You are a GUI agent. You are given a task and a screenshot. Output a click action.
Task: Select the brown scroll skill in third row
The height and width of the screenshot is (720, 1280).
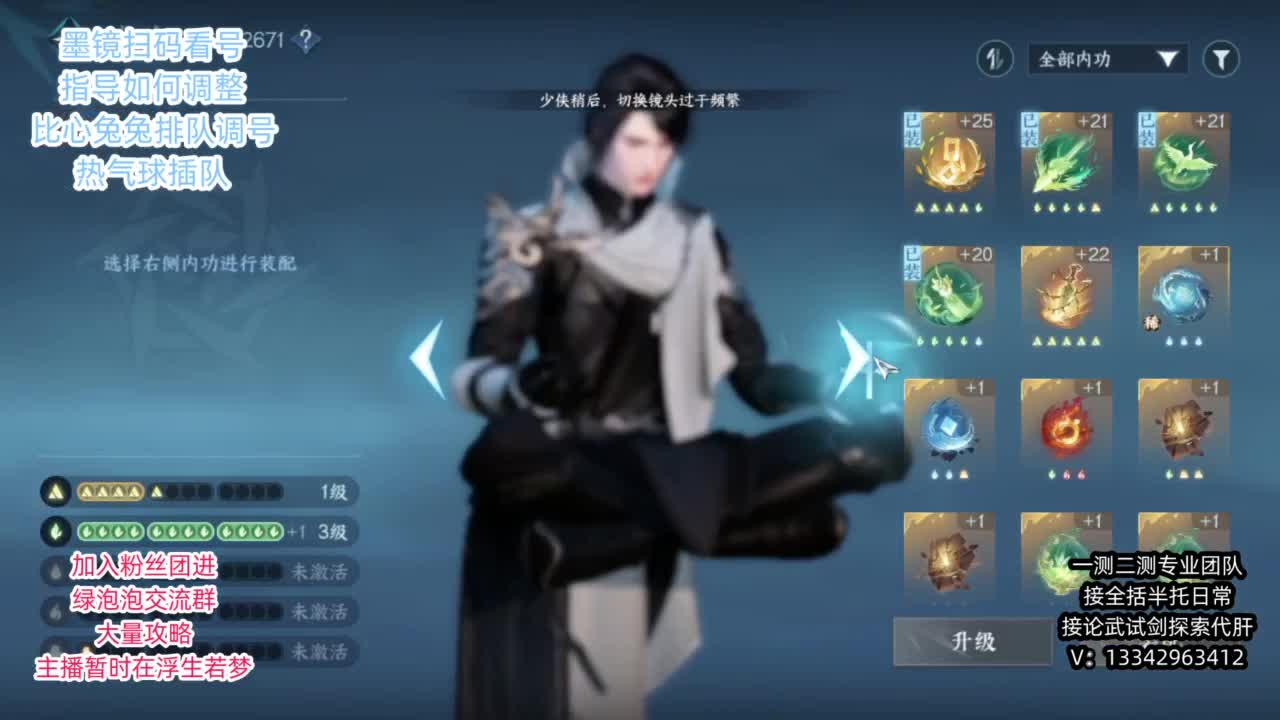[1182, 424]
